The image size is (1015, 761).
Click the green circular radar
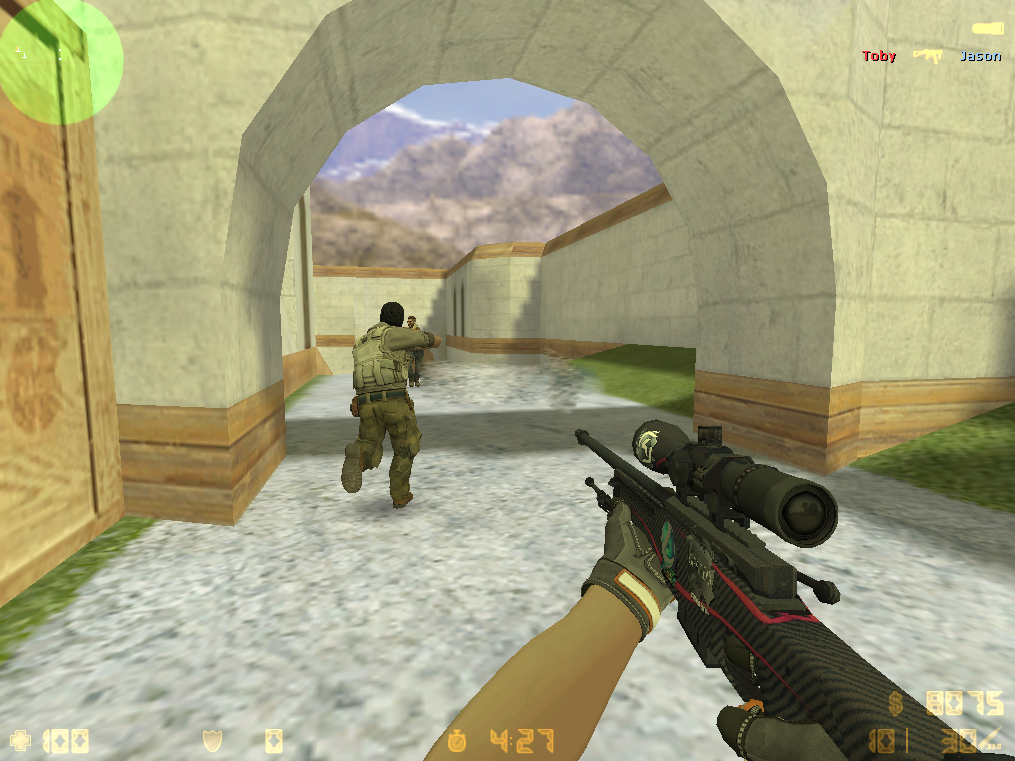click(60, 62)
